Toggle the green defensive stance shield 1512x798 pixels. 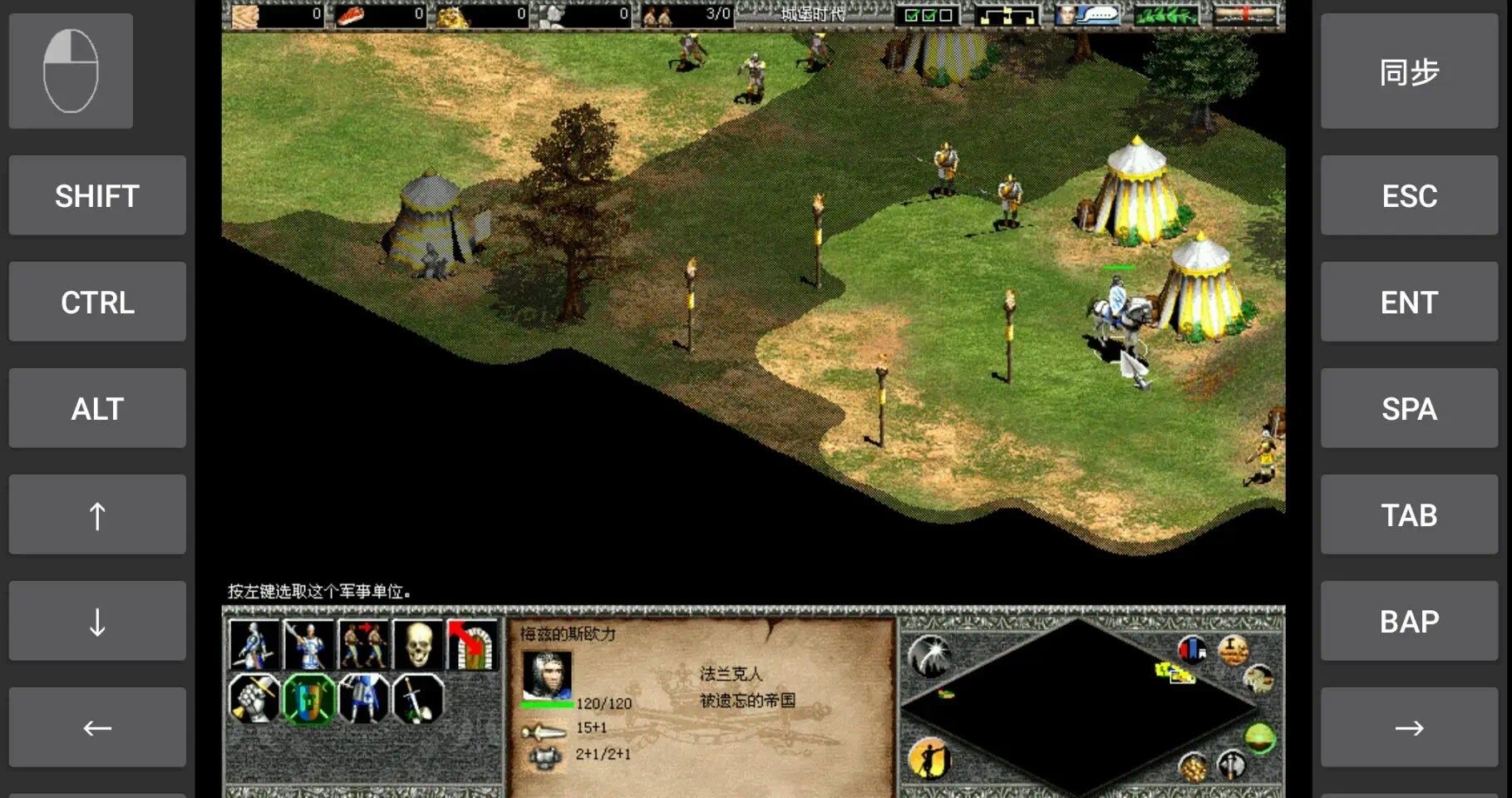306,699
